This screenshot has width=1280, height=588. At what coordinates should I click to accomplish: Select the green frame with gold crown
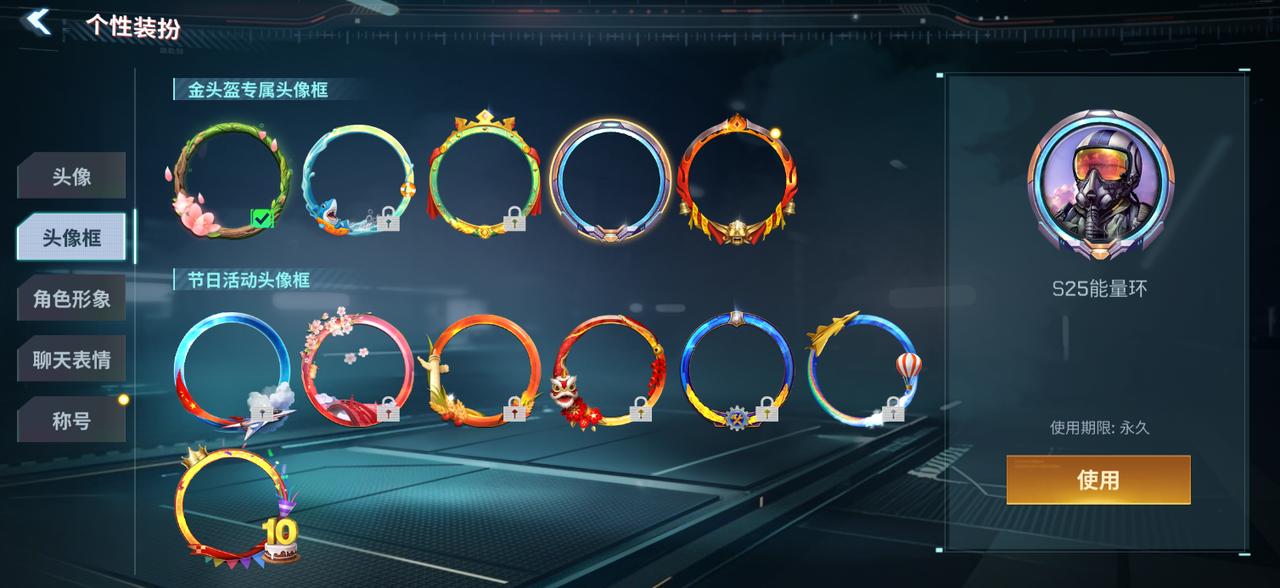(484, 178)
